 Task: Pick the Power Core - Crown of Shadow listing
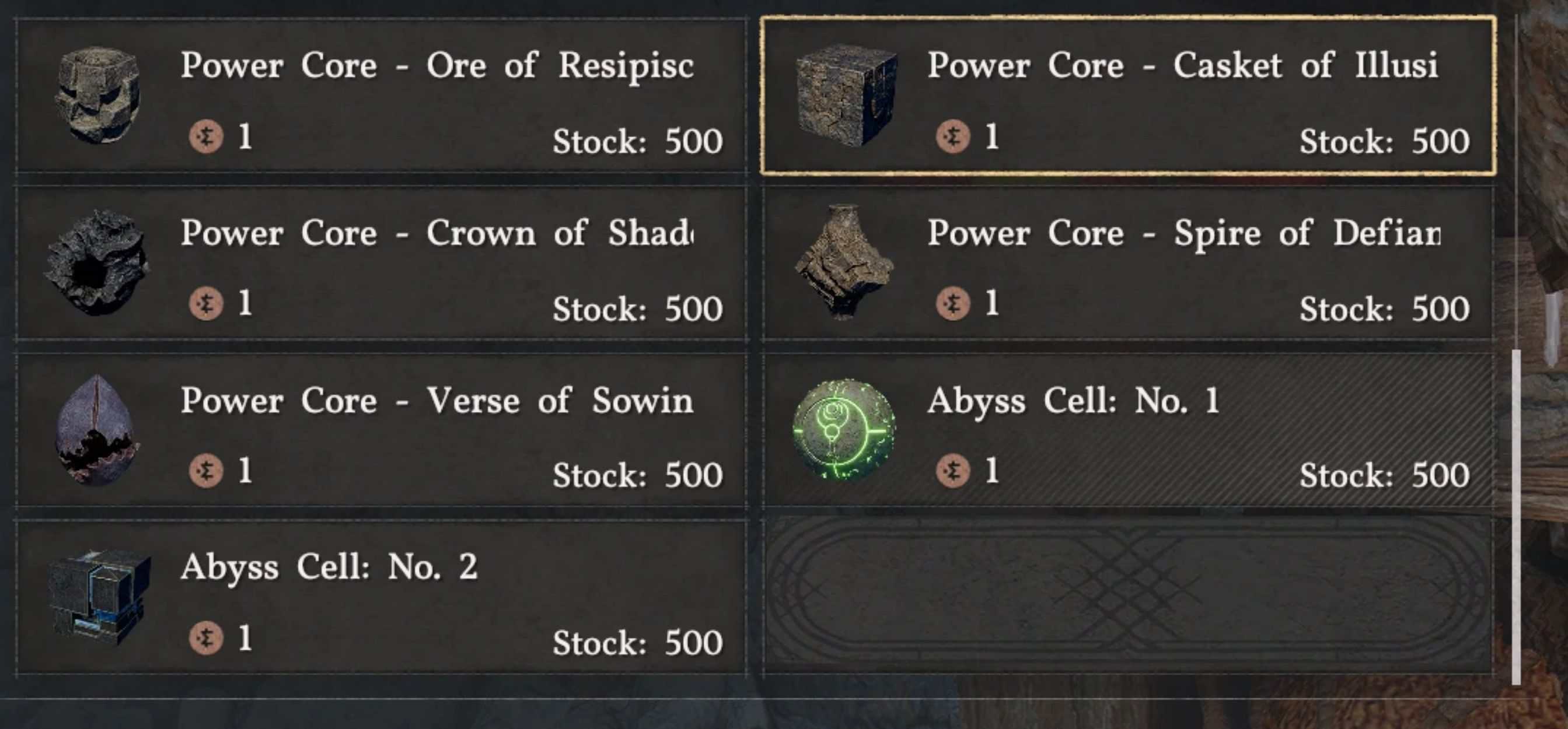click(381, 264)
